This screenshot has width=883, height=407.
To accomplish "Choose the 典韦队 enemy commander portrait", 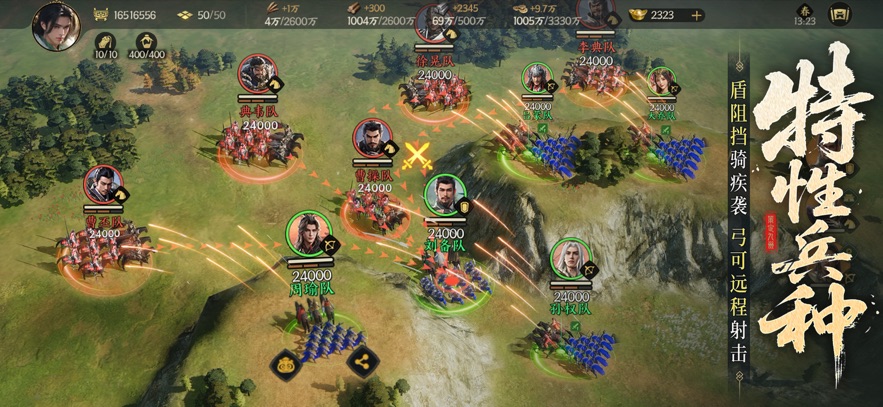I will [258, 74].
